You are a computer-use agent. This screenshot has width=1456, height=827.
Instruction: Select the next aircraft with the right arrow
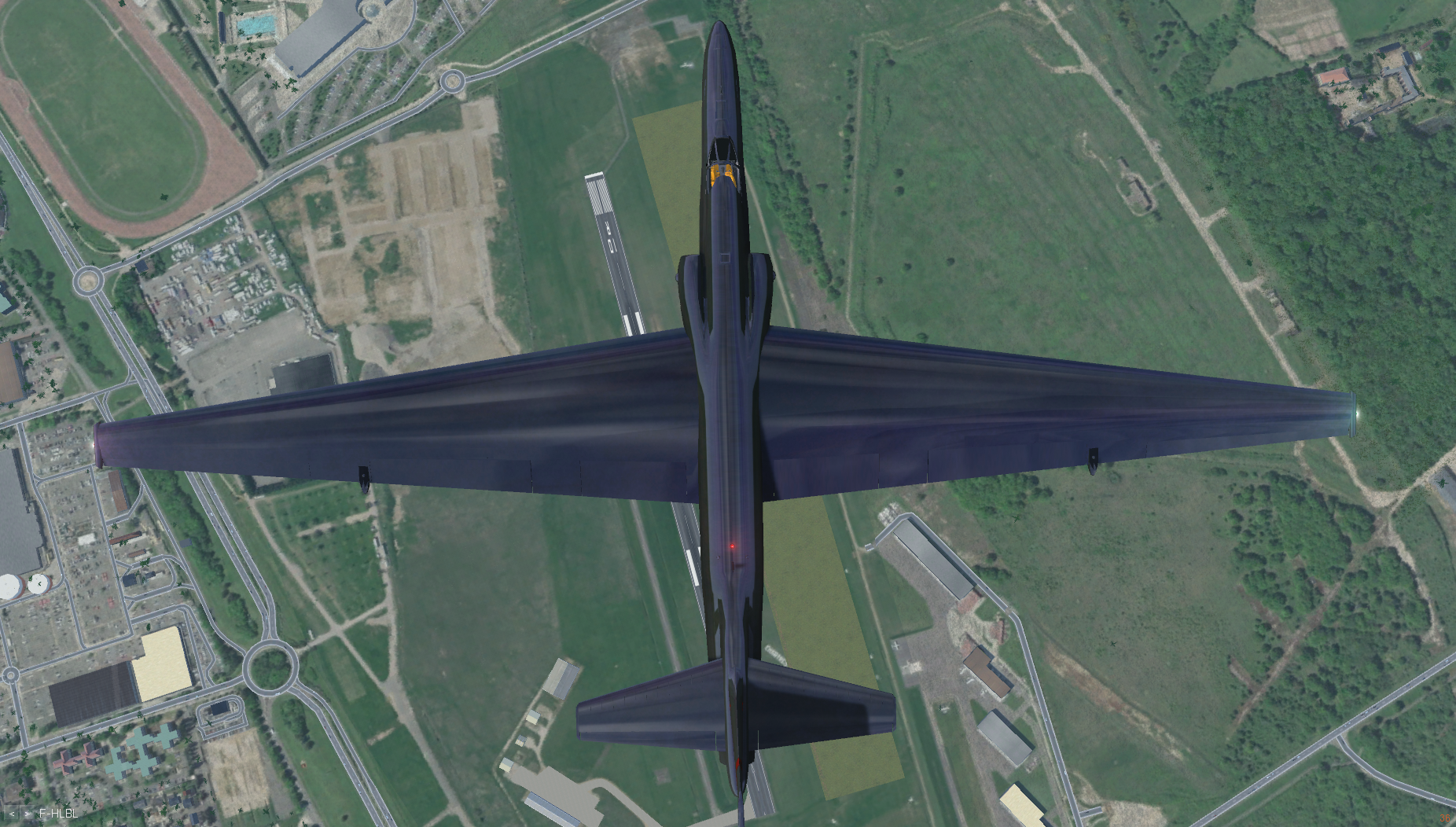point(28,814)
